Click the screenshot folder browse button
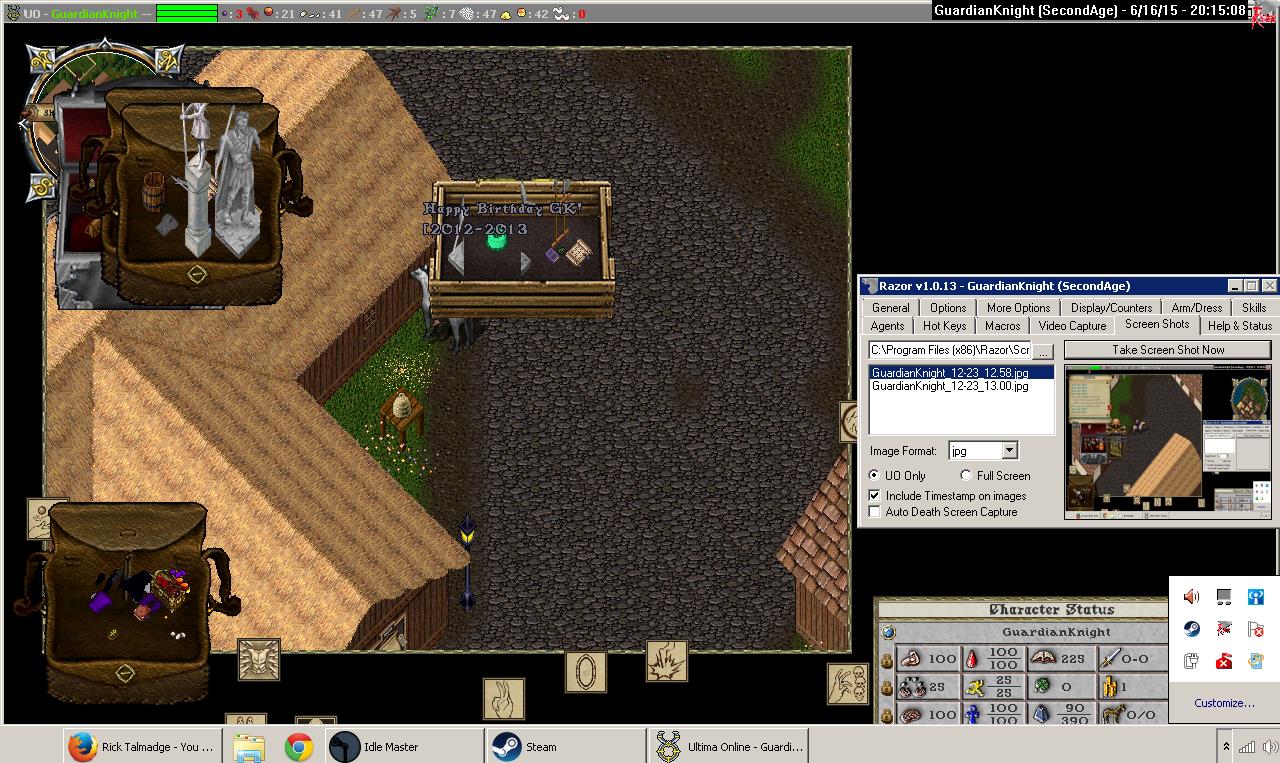 [1043, 351]
